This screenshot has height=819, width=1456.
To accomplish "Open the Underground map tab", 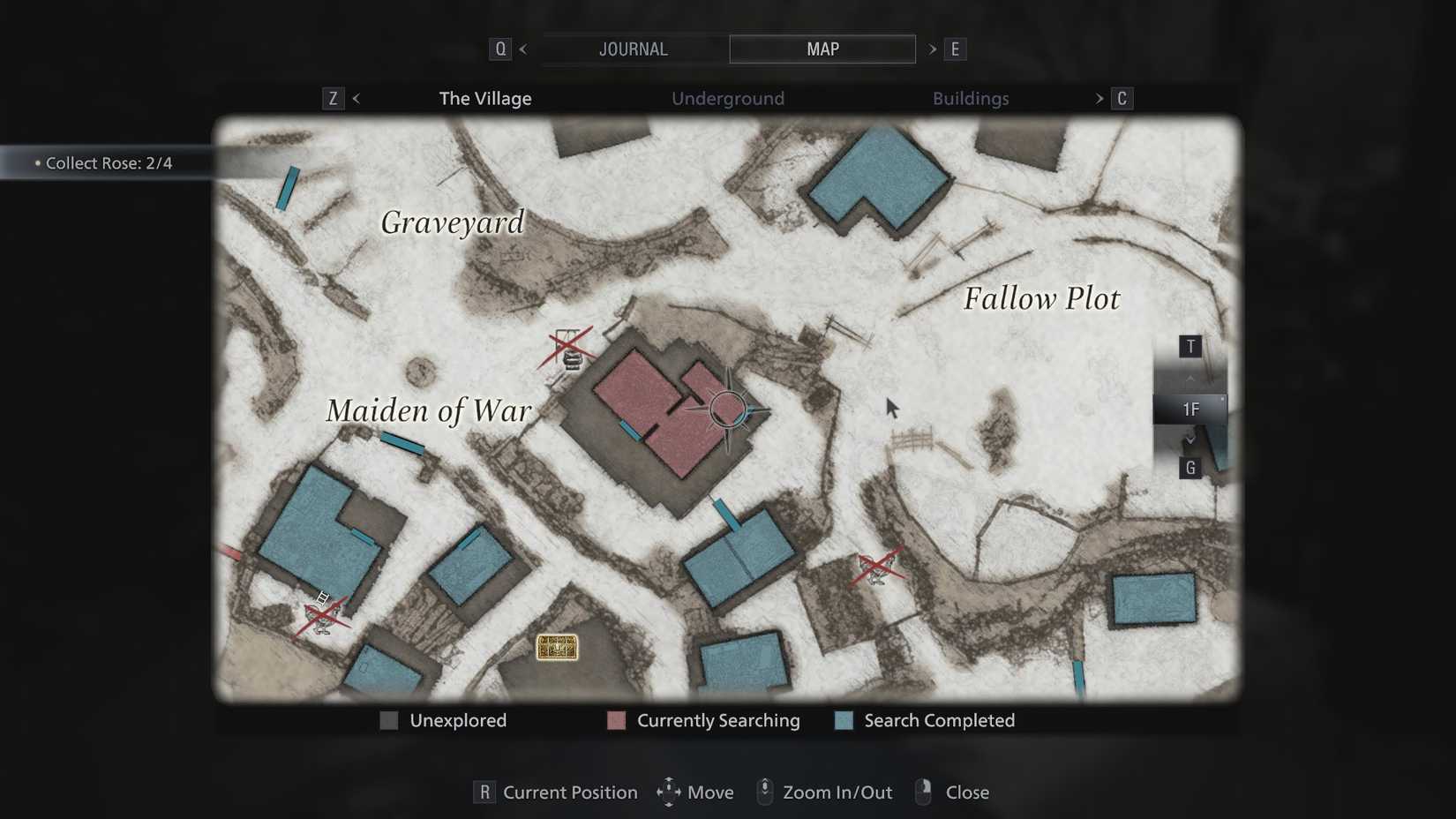I will (x=728, y=98).
